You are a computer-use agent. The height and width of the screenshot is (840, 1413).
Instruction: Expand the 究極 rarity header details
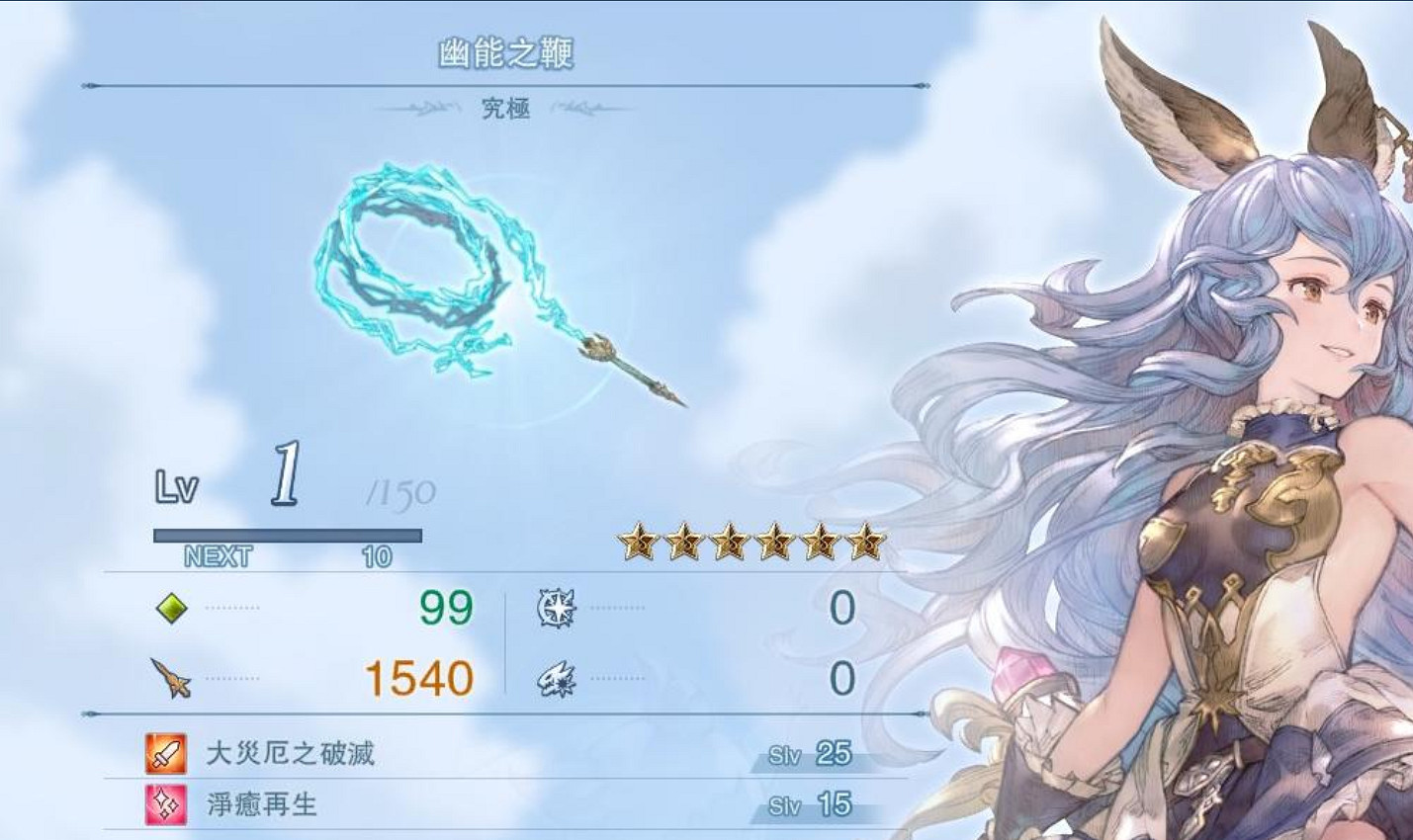(506, 109)
